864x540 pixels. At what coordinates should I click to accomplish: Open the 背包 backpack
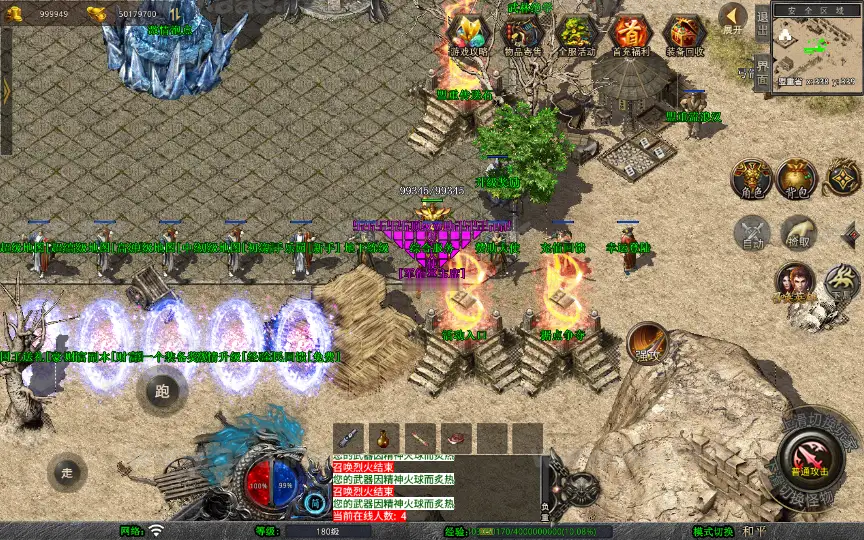click(797, 178)
